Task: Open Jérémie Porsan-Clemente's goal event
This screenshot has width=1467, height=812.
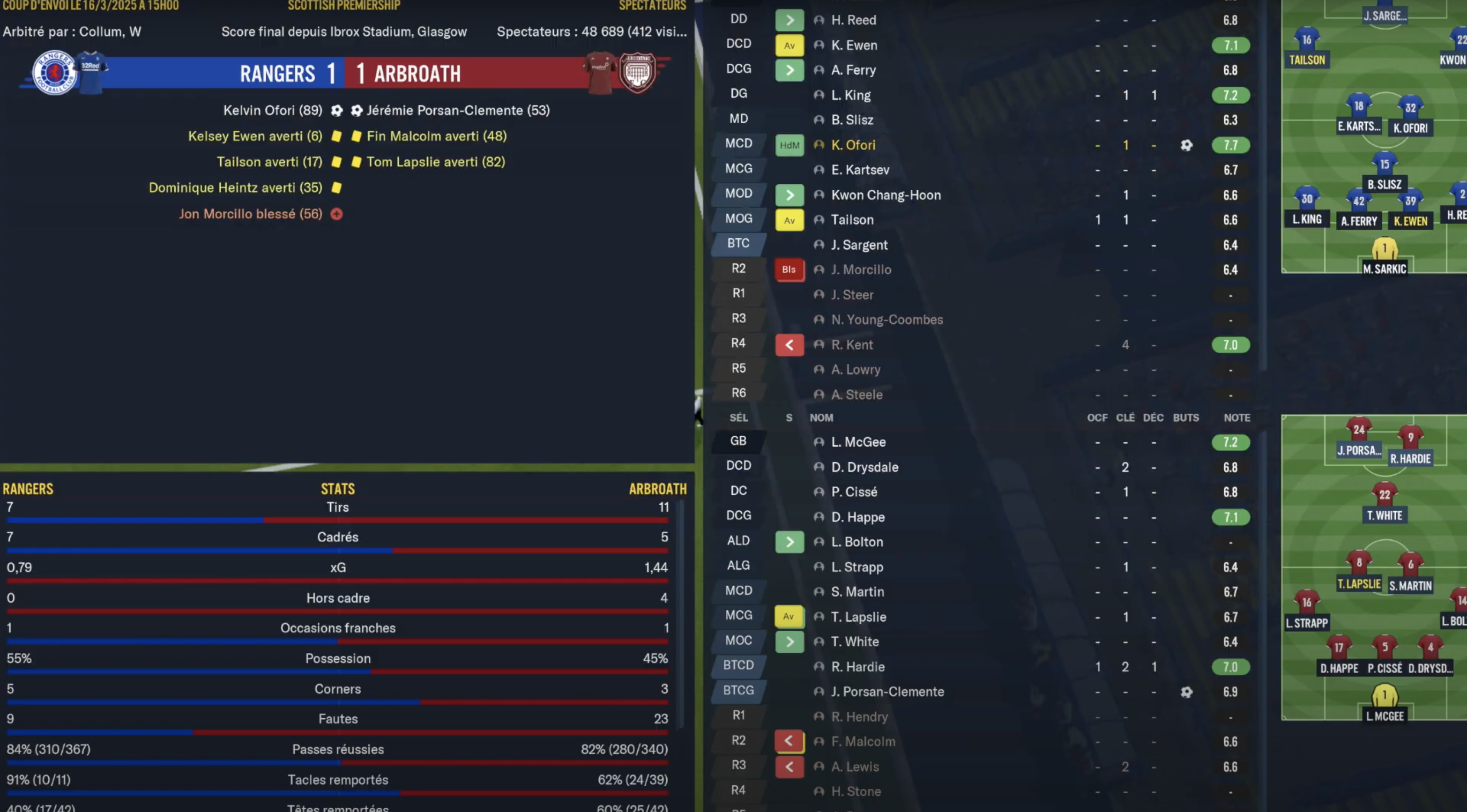Action: 458,111
